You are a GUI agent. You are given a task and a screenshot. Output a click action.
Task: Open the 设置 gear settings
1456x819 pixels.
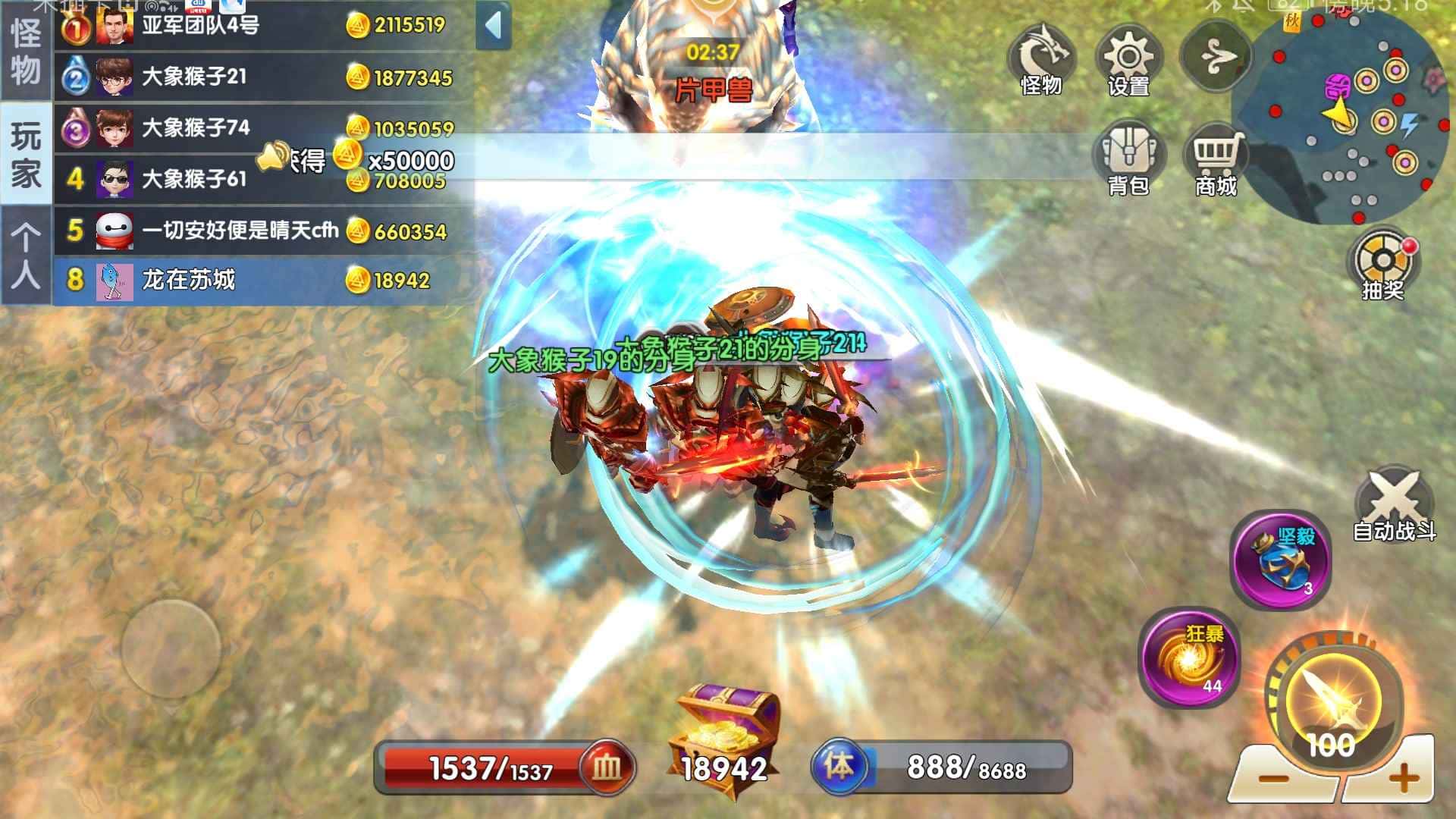[x=1128, y=61]
